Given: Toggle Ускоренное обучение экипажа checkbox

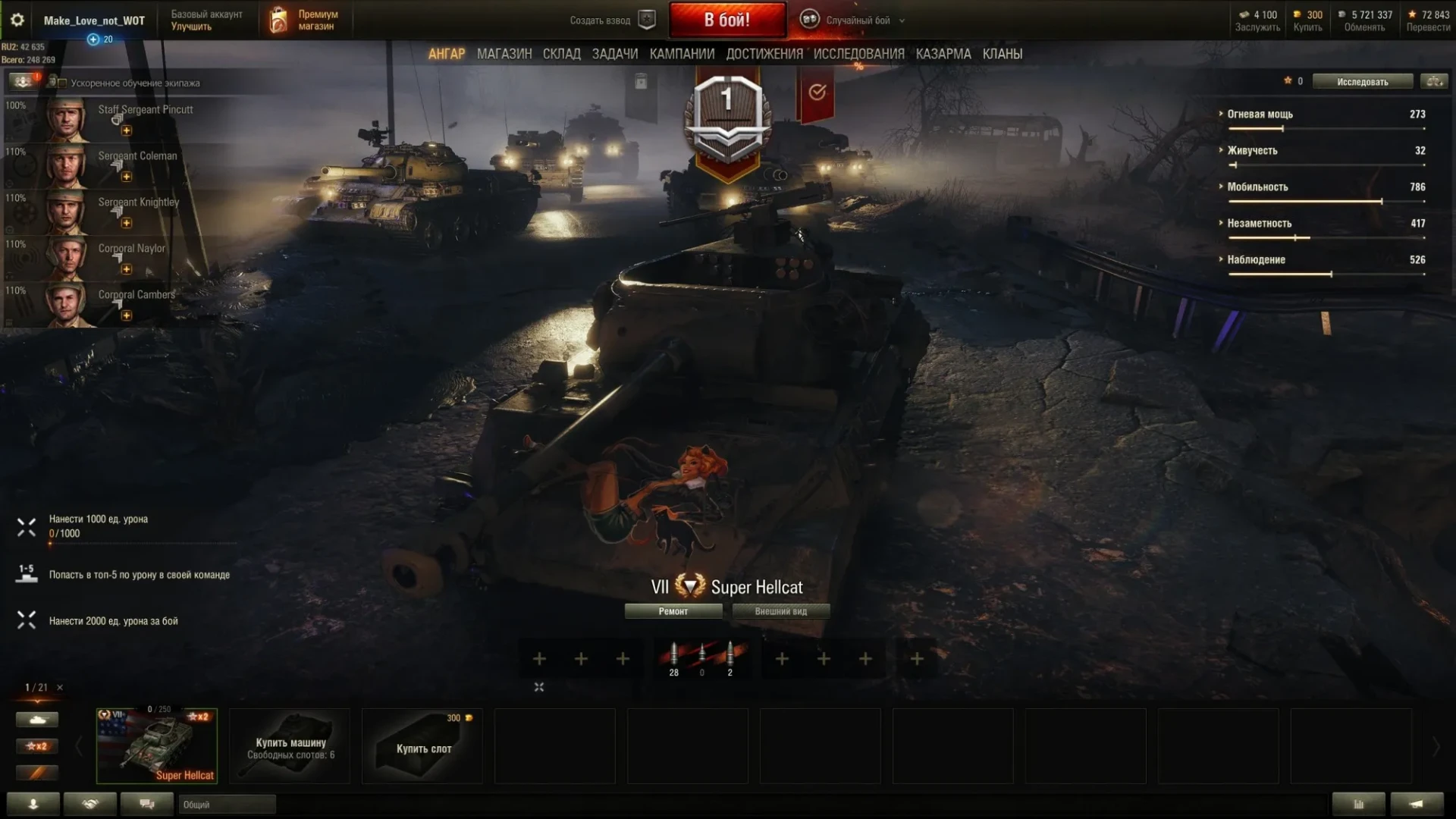Looking at the screenshot, I should [63, 83].
